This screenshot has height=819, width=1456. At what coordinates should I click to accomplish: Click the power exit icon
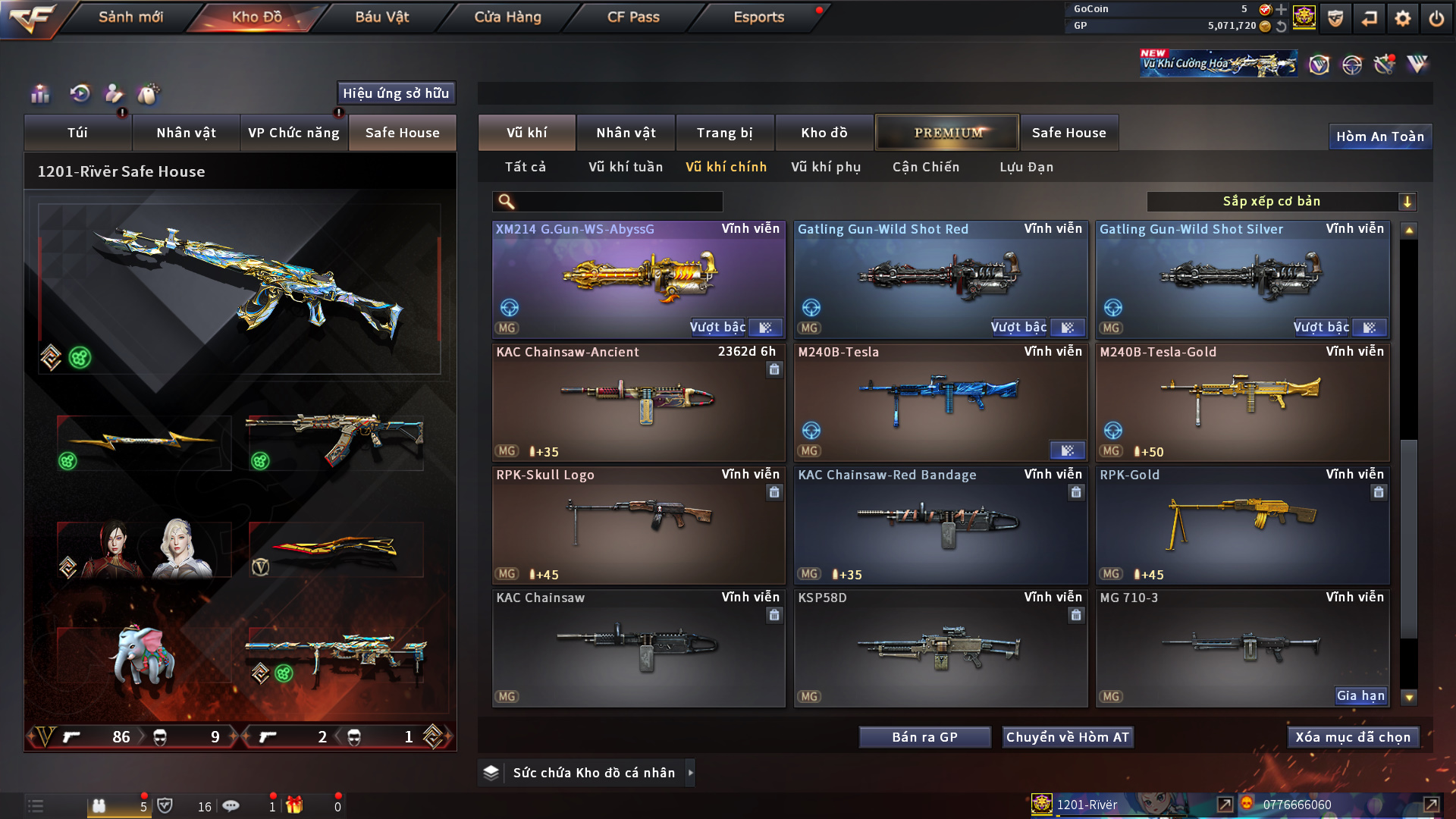pyautogui.click(x=1436, y=18)
